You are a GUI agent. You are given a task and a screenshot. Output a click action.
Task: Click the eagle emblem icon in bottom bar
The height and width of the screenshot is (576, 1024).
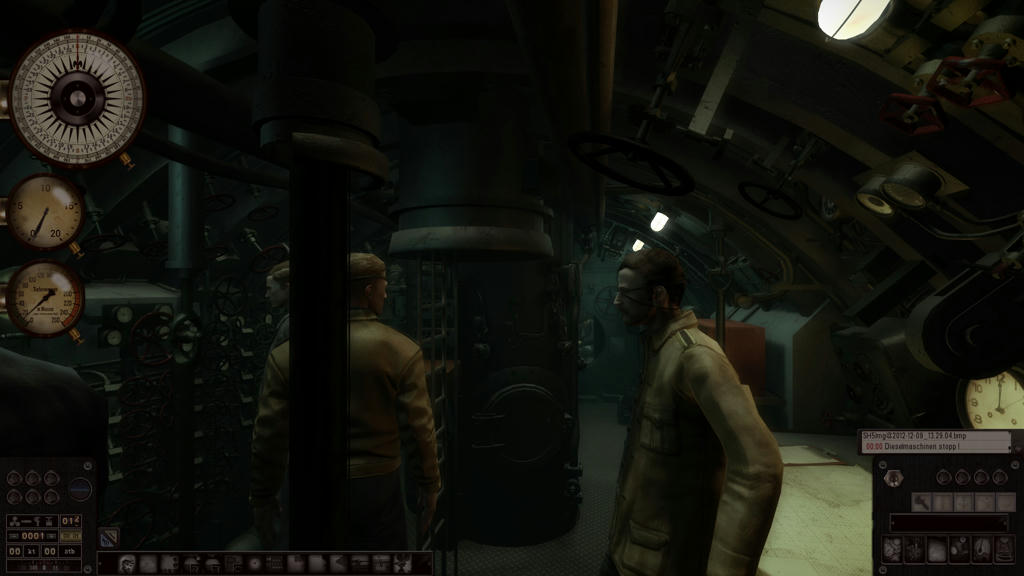pos(403,564)
